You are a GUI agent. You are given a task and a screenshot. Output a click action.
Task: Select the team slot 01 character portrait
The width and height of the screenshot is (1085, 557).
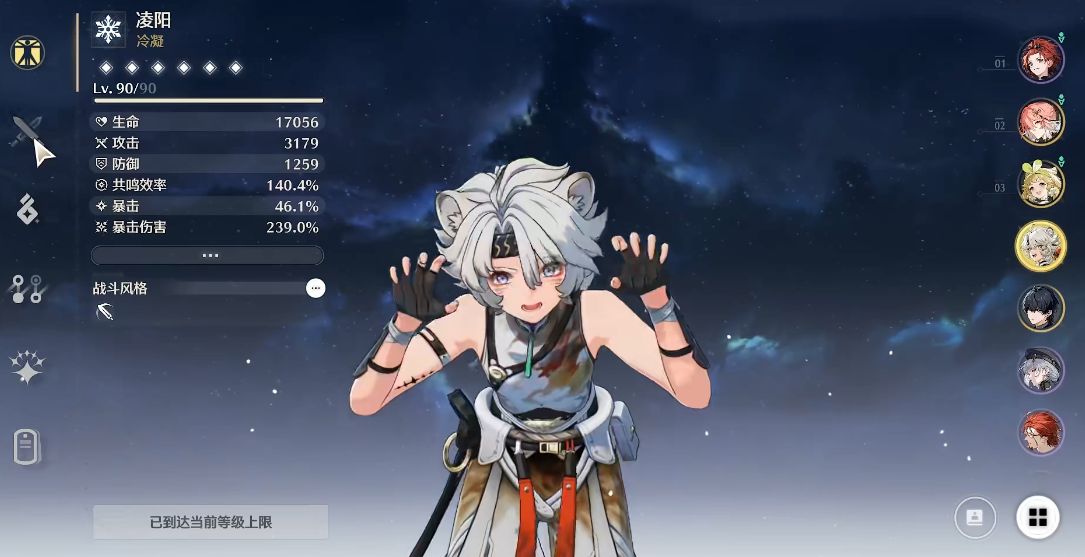tap(1041, 60)
